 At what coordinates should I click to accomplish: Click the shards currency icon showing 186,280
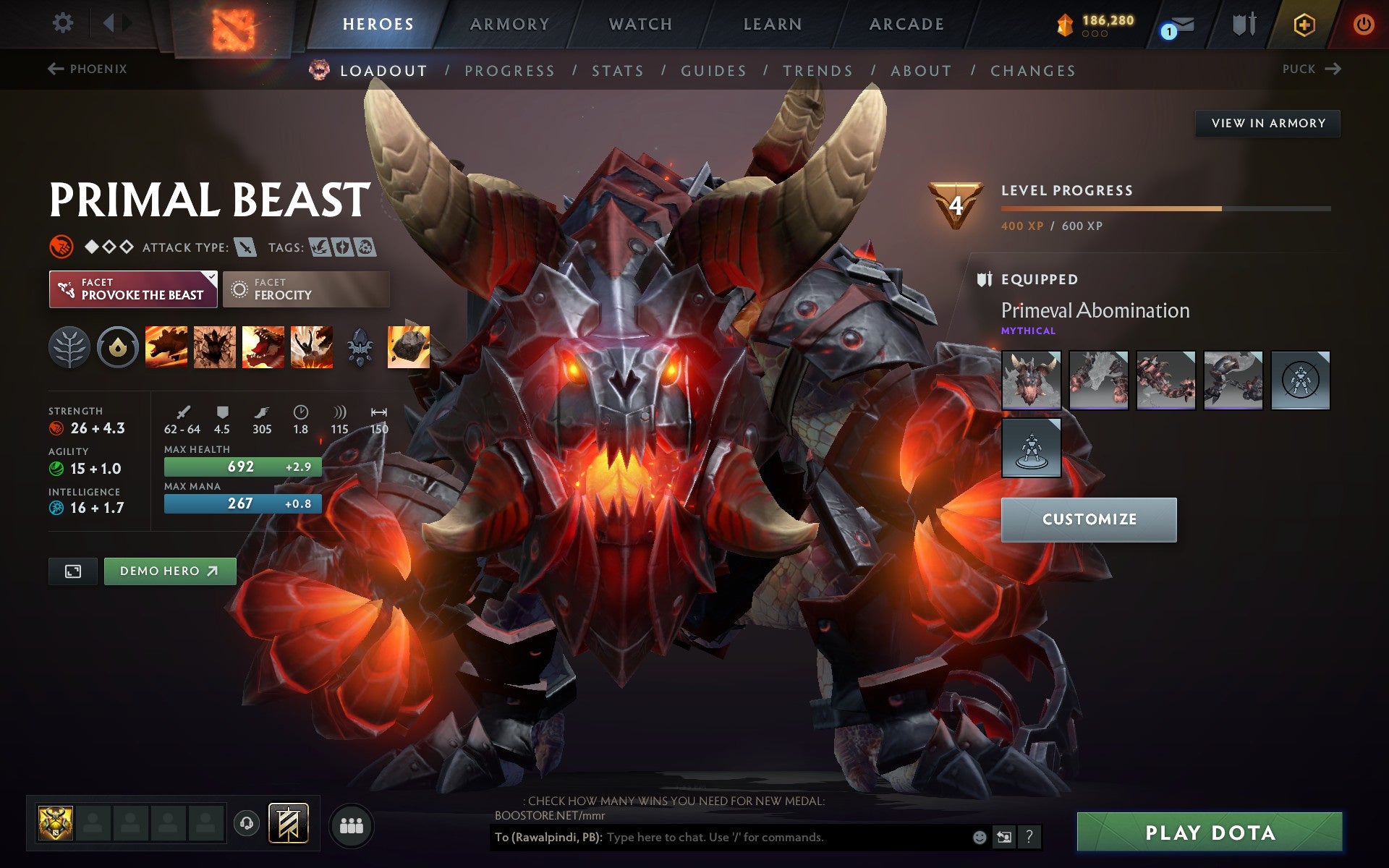1063,24
